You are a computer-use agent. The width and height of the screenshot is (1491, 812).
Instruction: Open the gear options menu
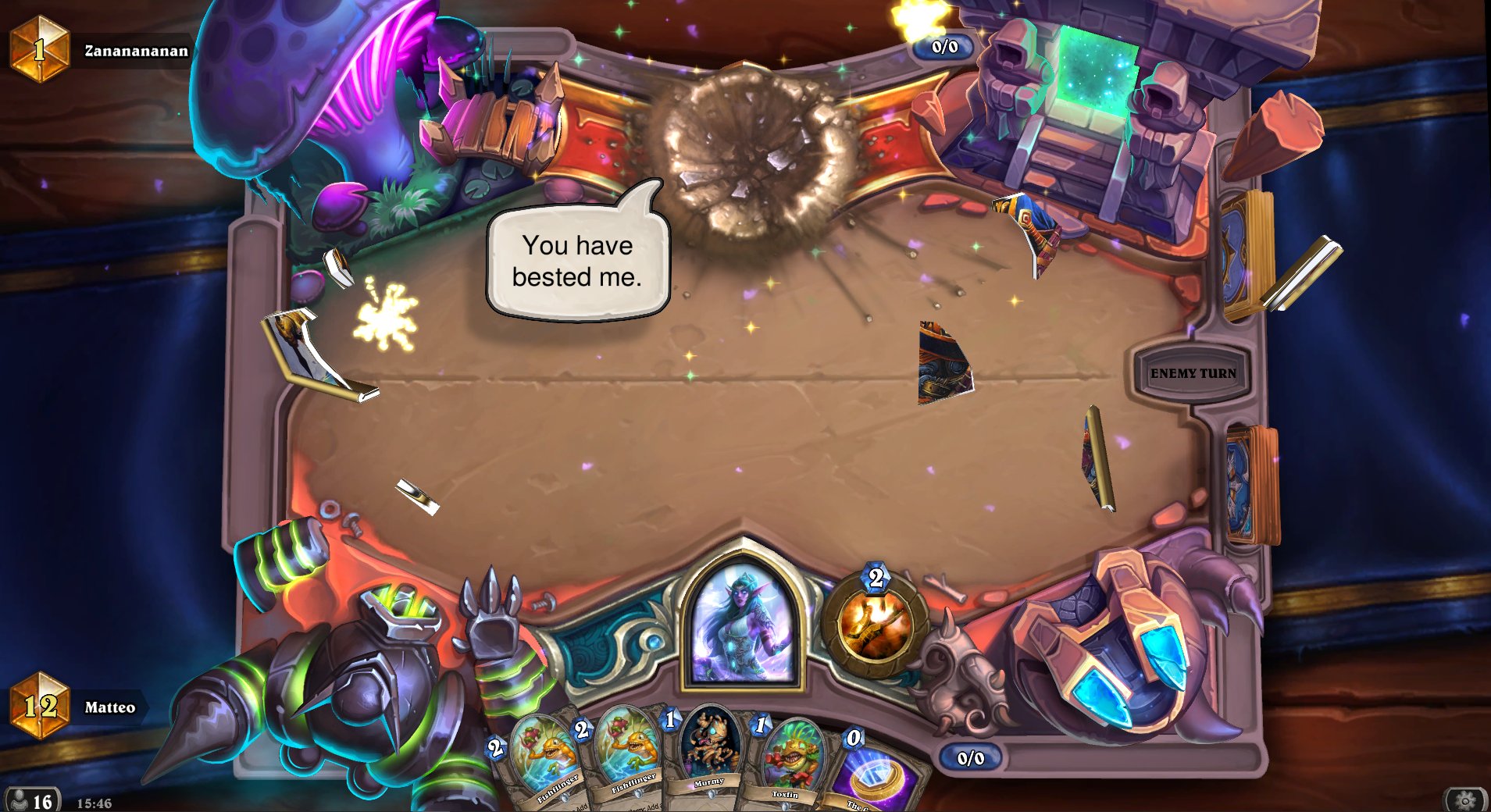[1465, 800]
